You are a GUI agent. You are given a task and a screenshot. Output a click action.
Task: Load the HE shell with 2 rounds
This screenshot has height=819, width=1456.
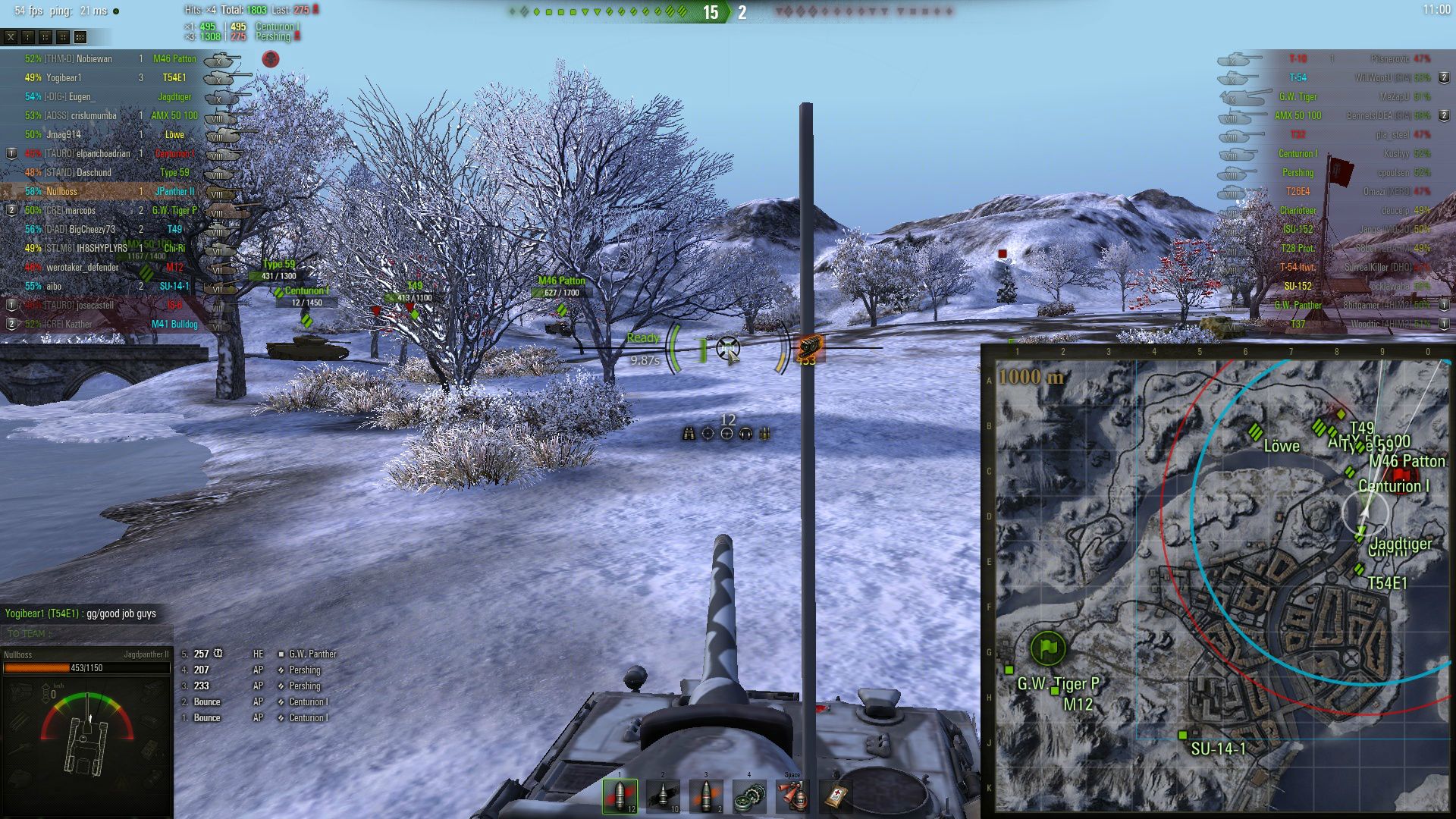(x=706, y=795)
